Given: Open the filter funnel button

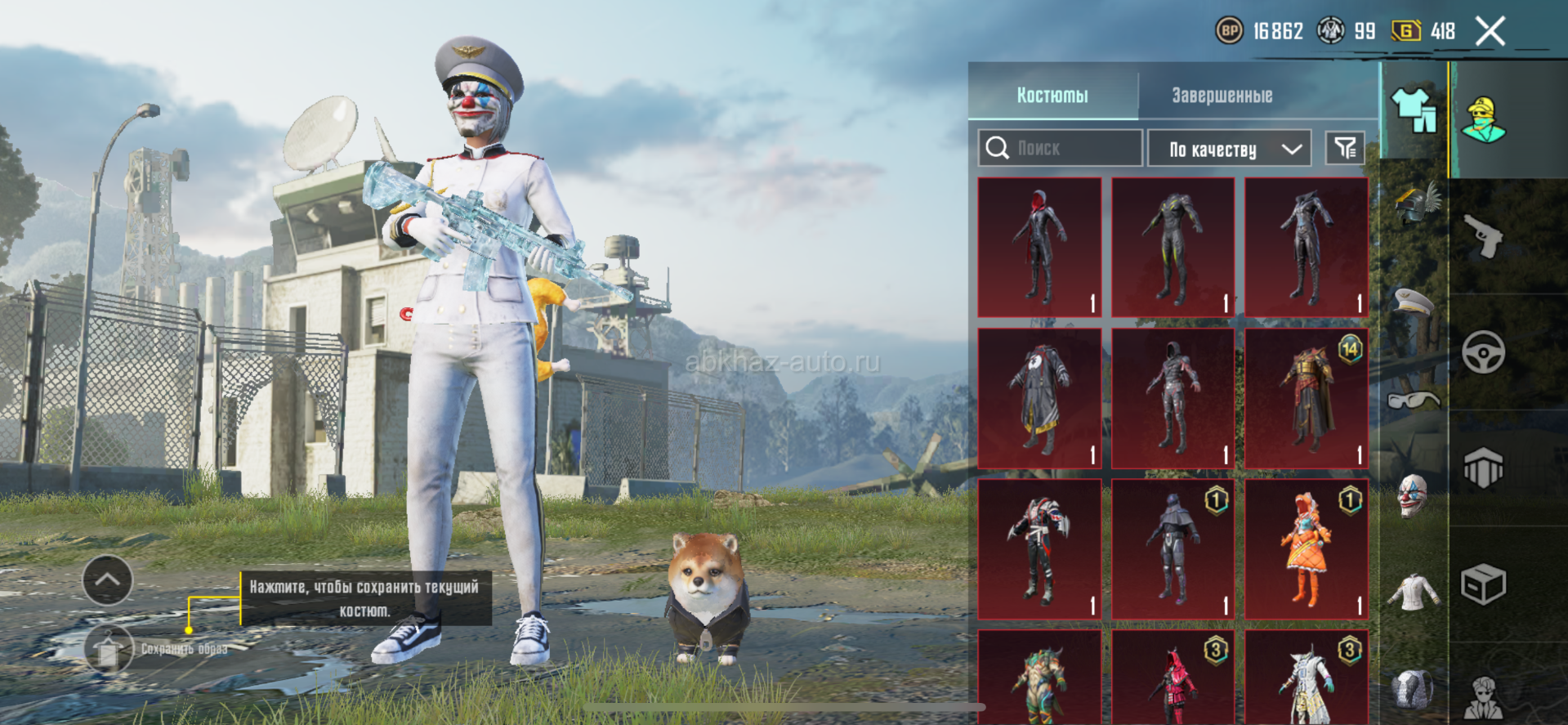Looking at the screenshot, I should (1345, 148).
